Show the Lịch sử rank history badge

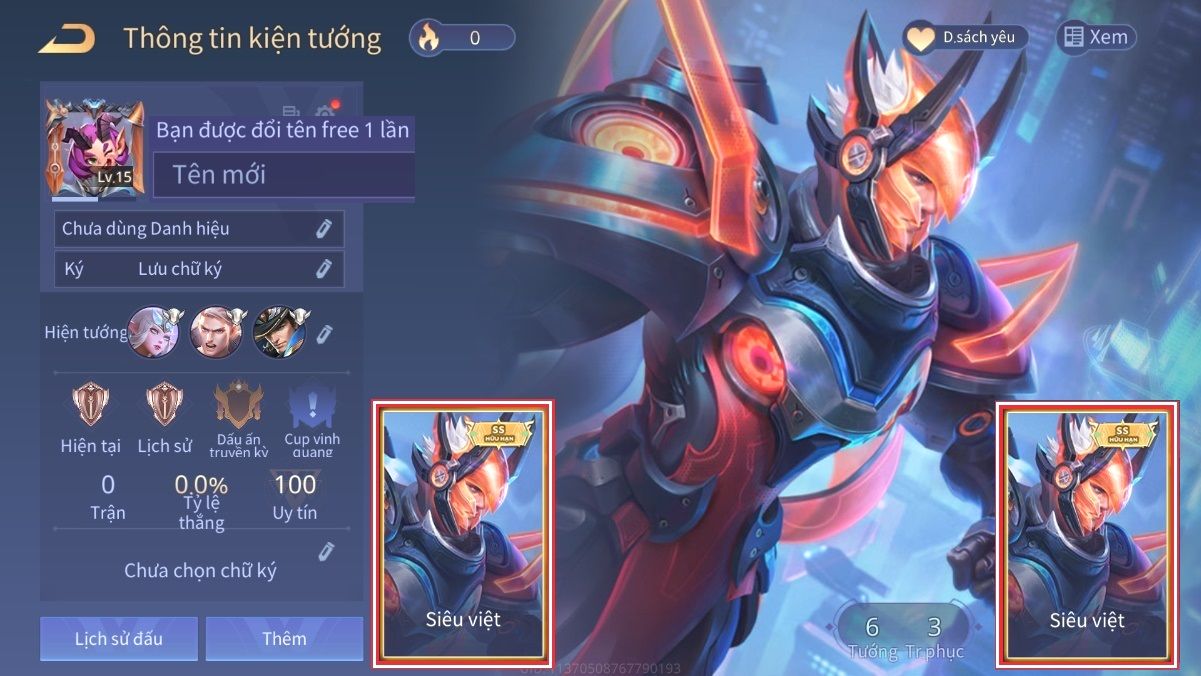(164, 405)
